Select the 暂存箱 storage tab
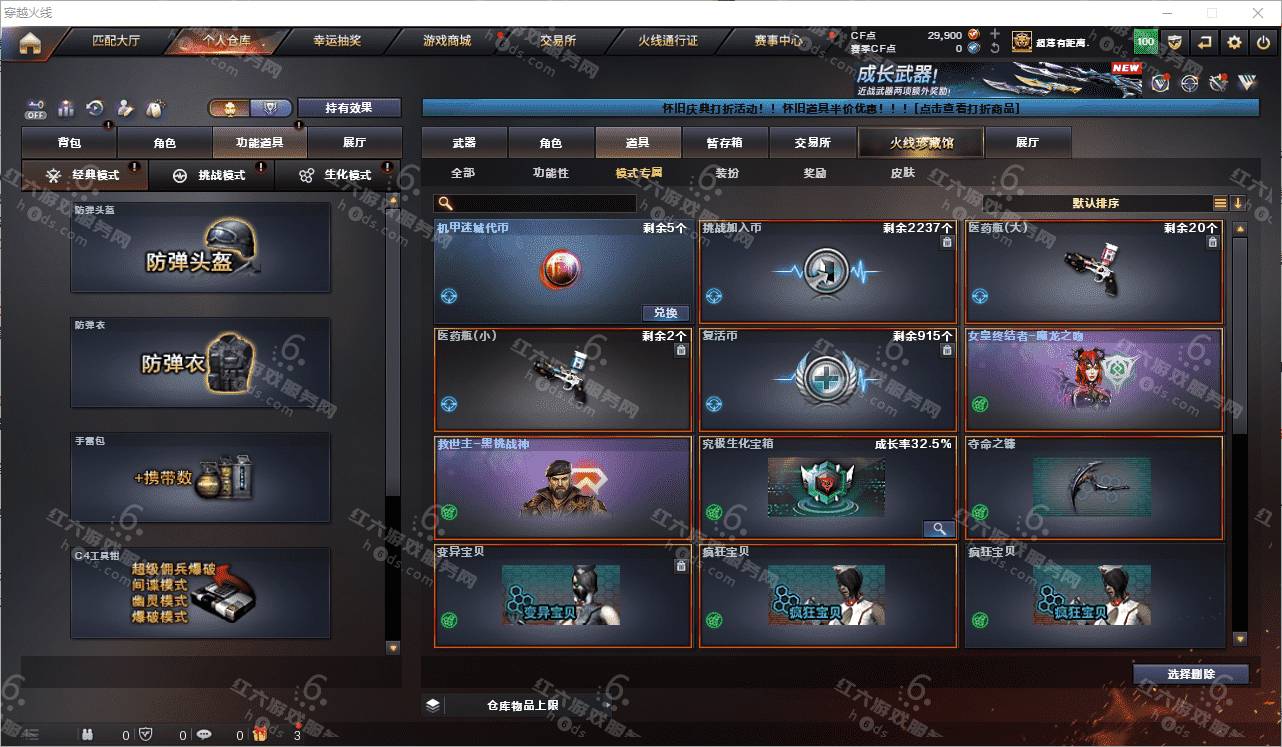Image resolution: width=1282 pixels, height=747 pixels. (724, 143)
